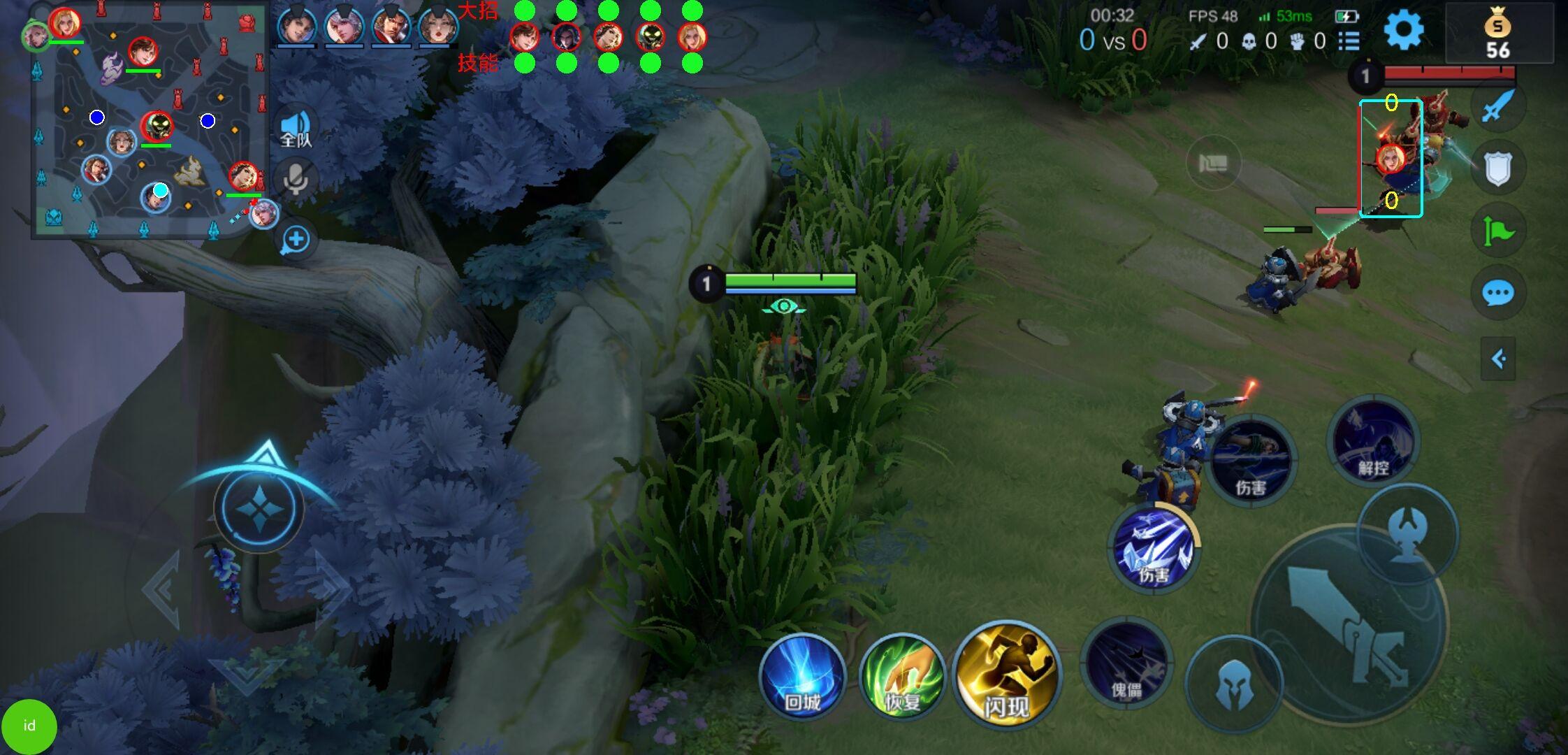The image size is (1568, 755).
Task: Use the 恢复 heal spell
Action: pos(902,677)
